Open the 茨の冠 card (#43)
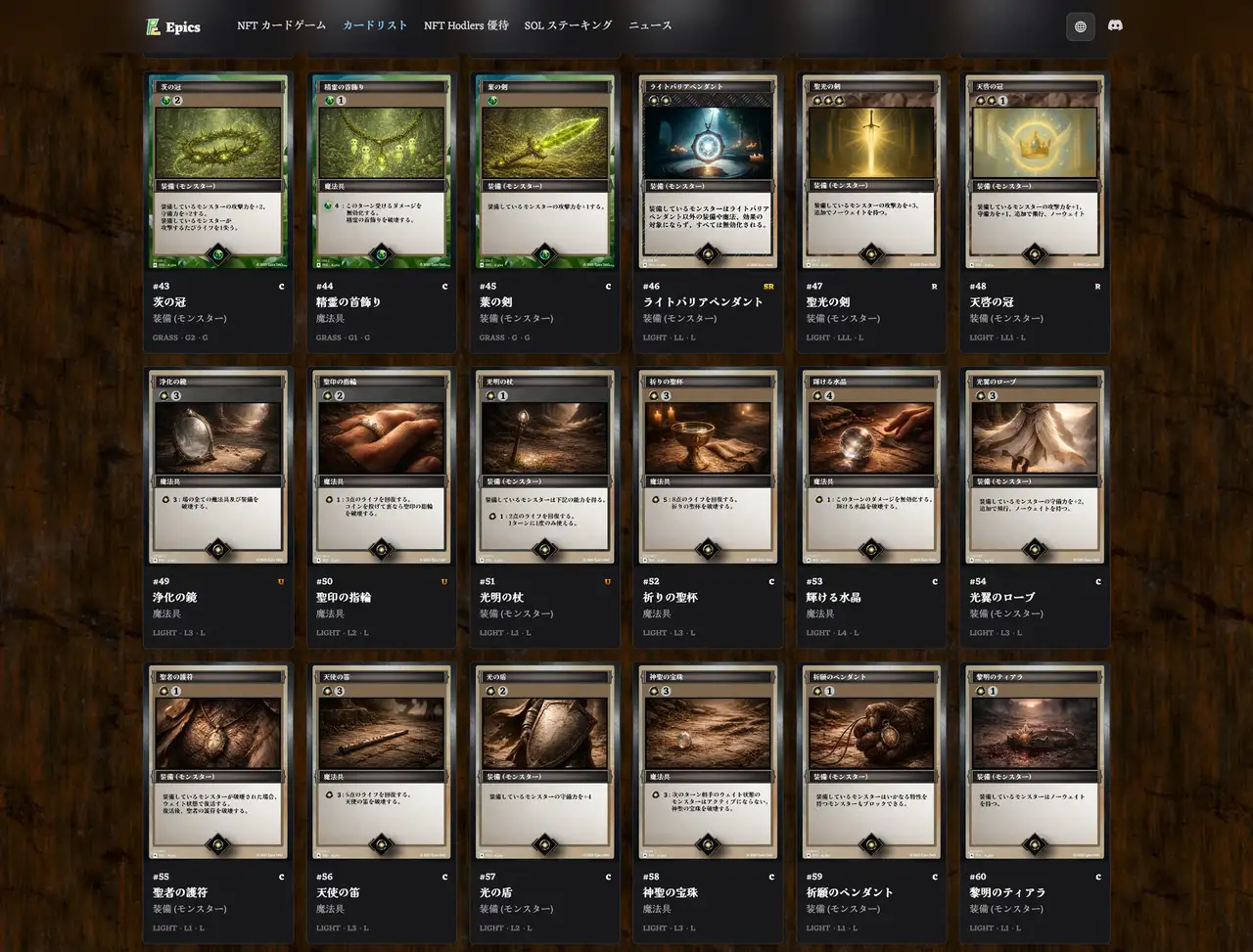1253x952 pixels. coord(217,172)
